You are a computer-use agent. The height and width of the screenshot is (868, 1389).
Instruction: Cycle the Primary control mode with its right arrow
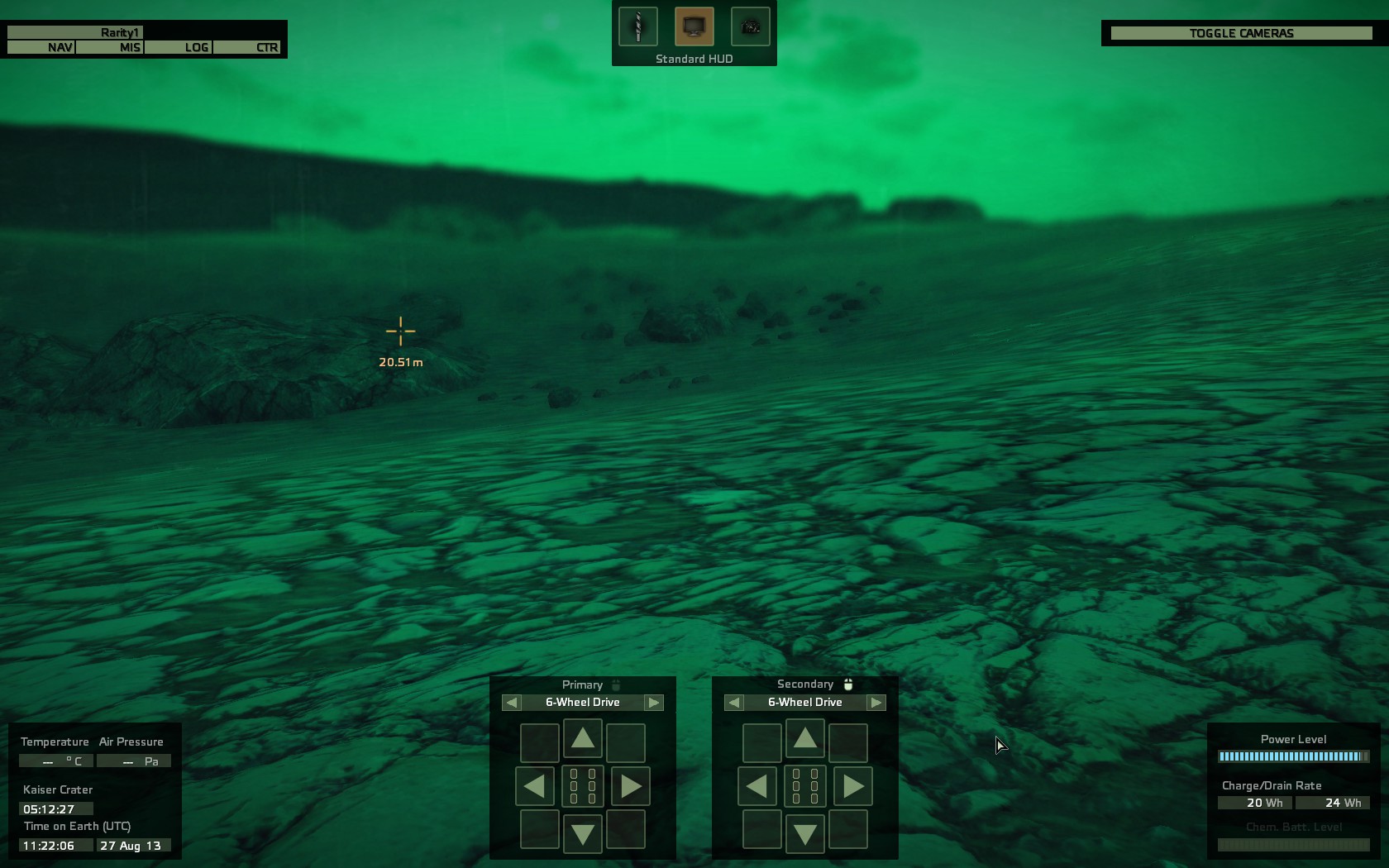654,702
